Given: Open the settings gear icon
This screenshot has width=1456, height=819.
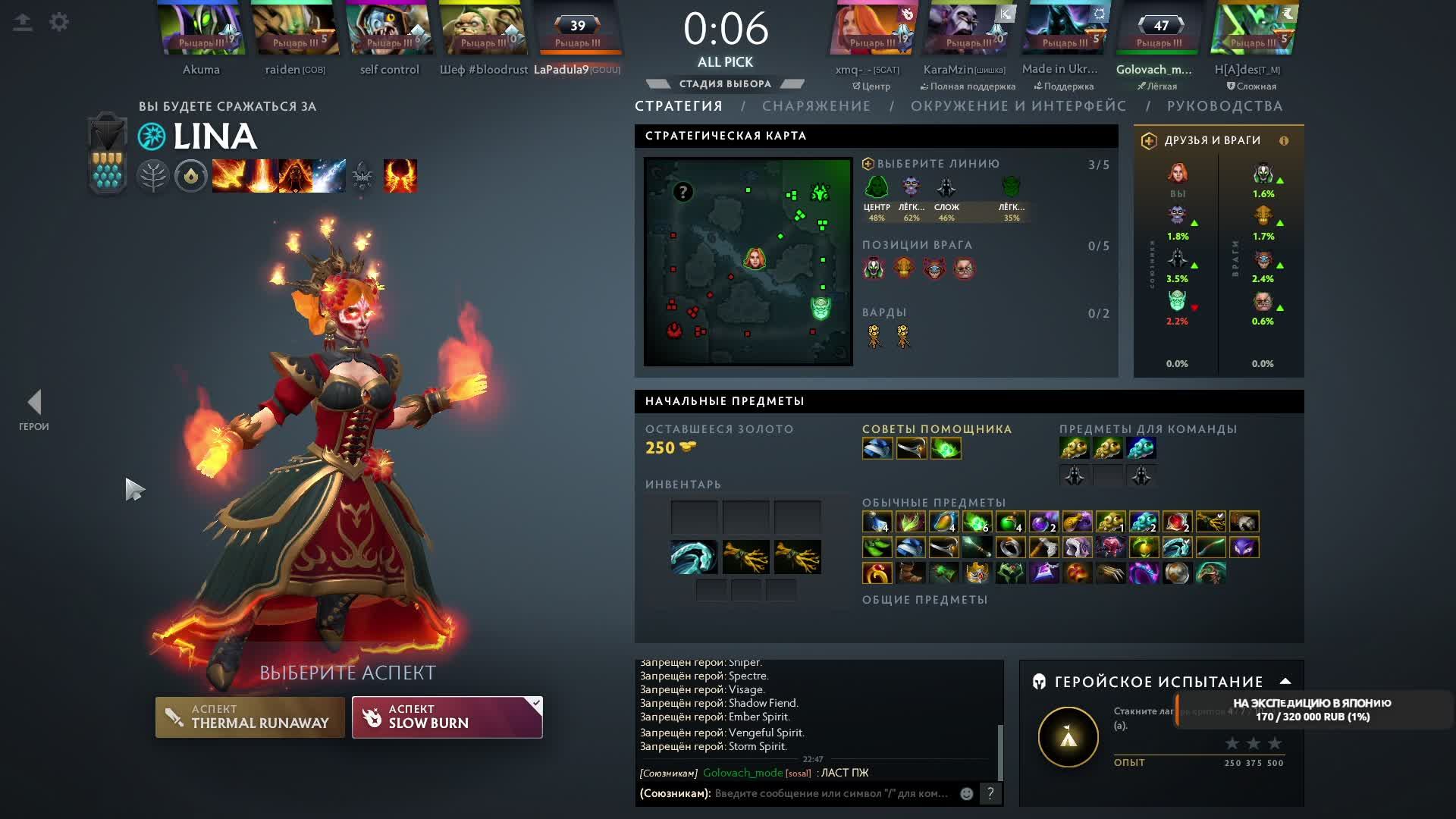Looking at the screenshot, I should coord(58,22).
